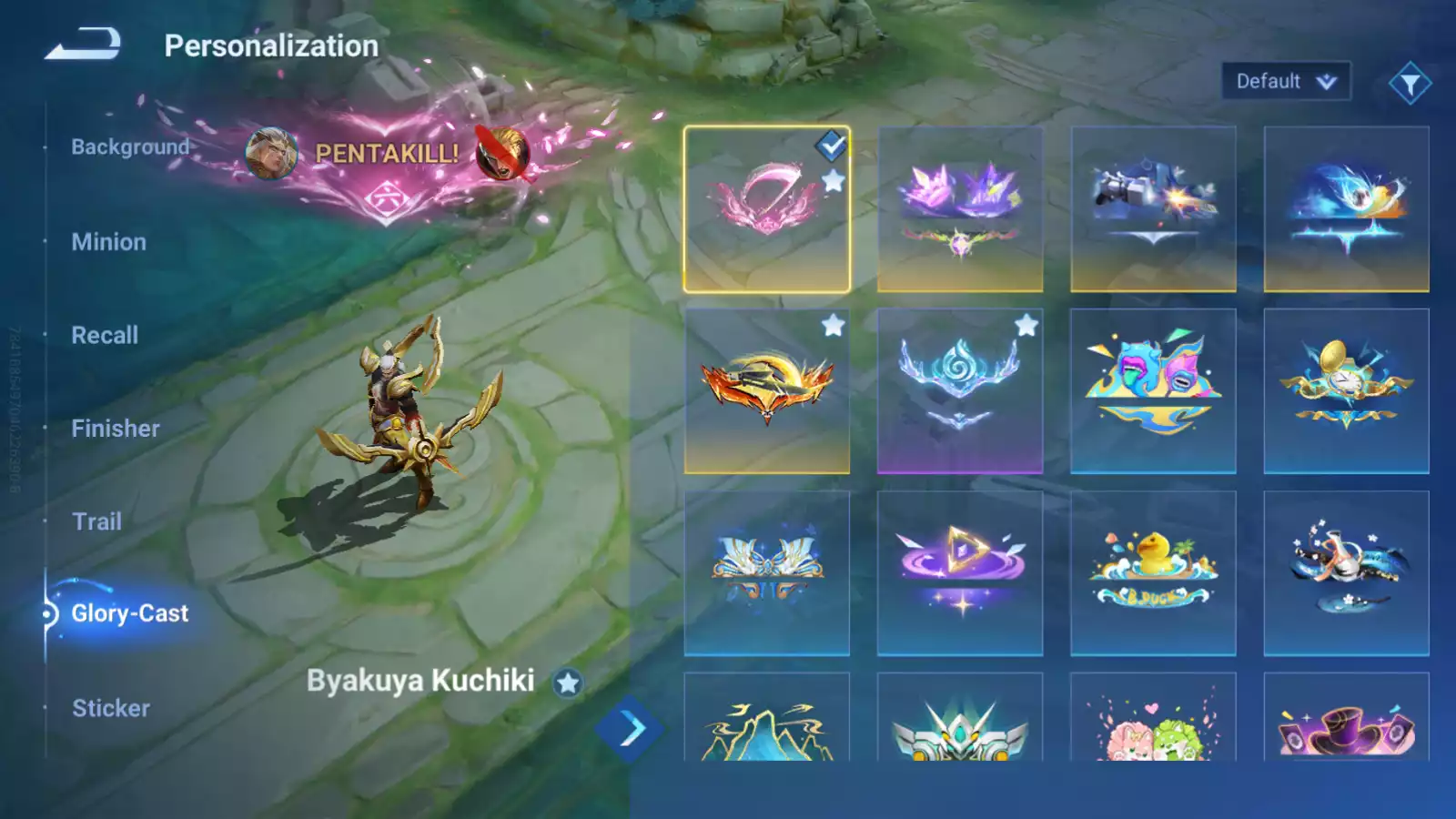Toggle the favorite star on the blue flame glory-cast
This screenshot has width=1456, height=819.
coord(1026,323)
